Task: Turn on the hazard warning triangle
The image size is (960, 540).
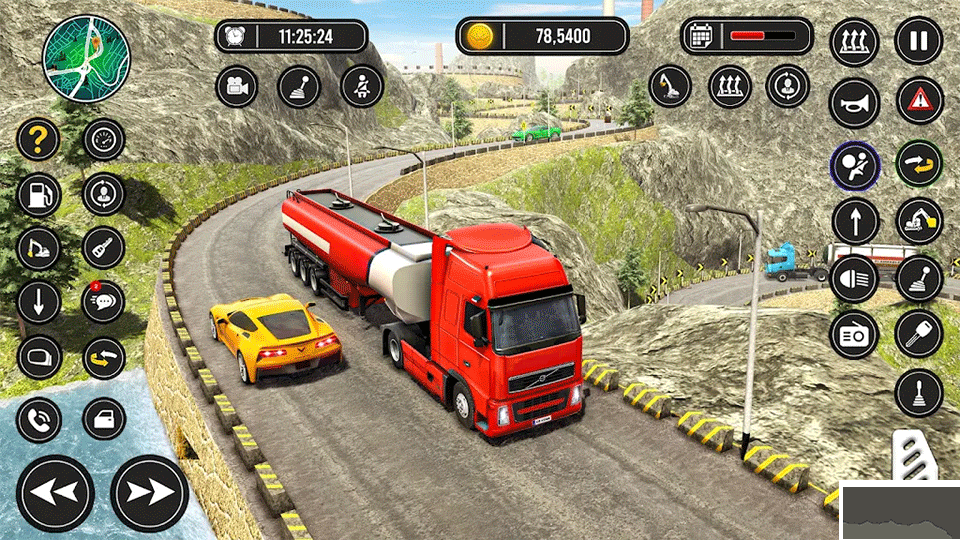Action: point(918,101)
